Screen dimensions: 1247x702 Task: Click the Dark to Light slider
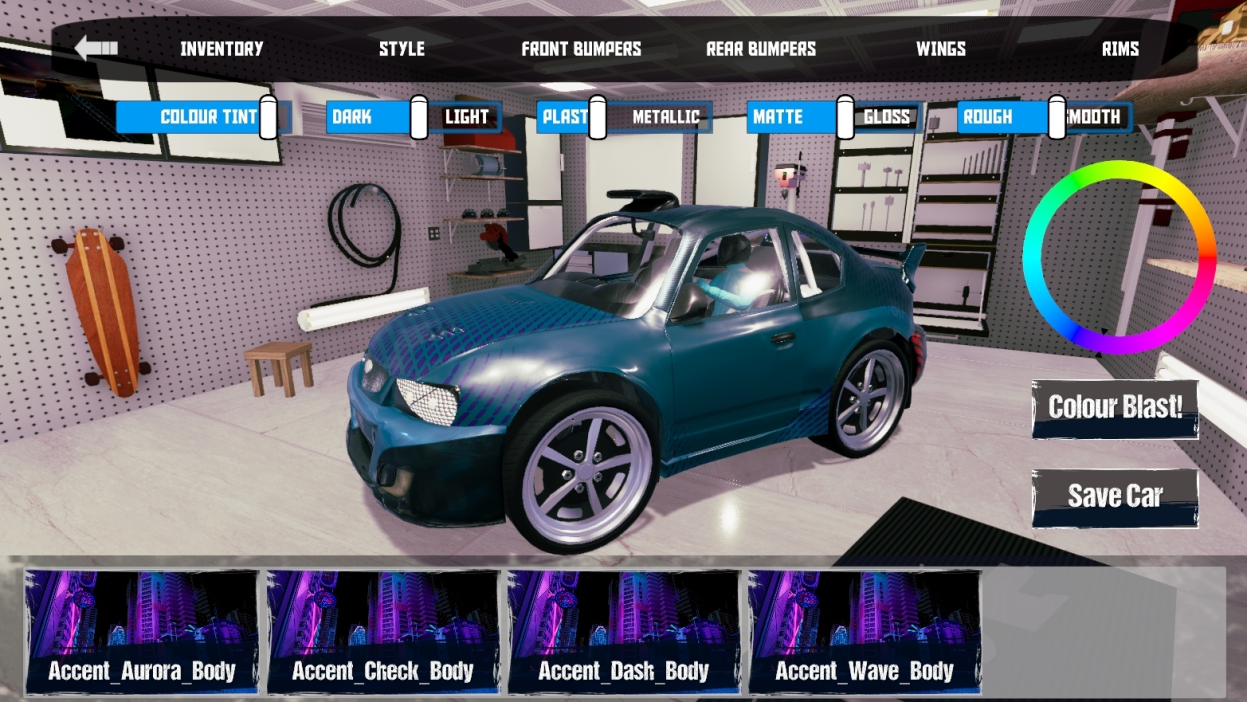click(x=419, y=117)
